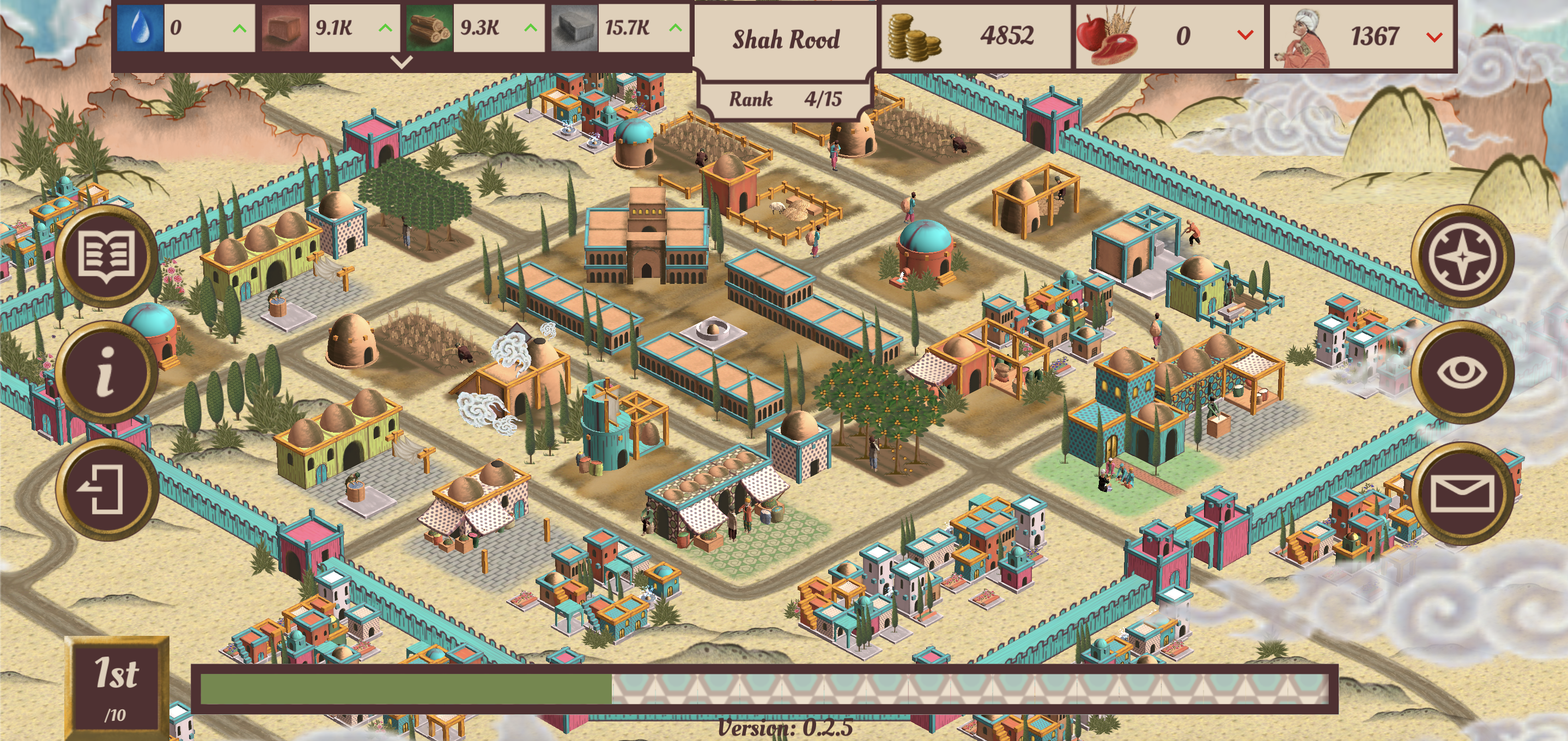Click the population citizen icon
Image resolution: width=1568 pixels, height=741 pixels.
tap(1303, 38)
